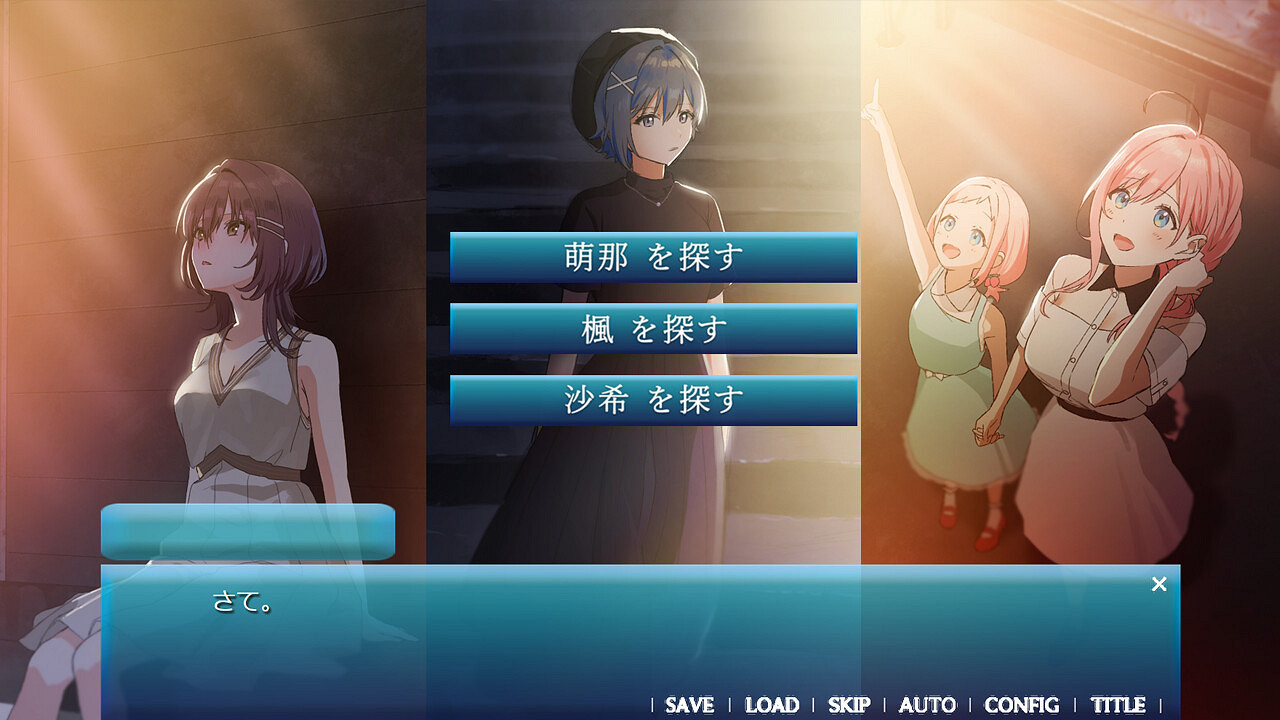Hide the message window using the × button
The width and height of the screenshot is (1280, 720).
(1158, 582)
